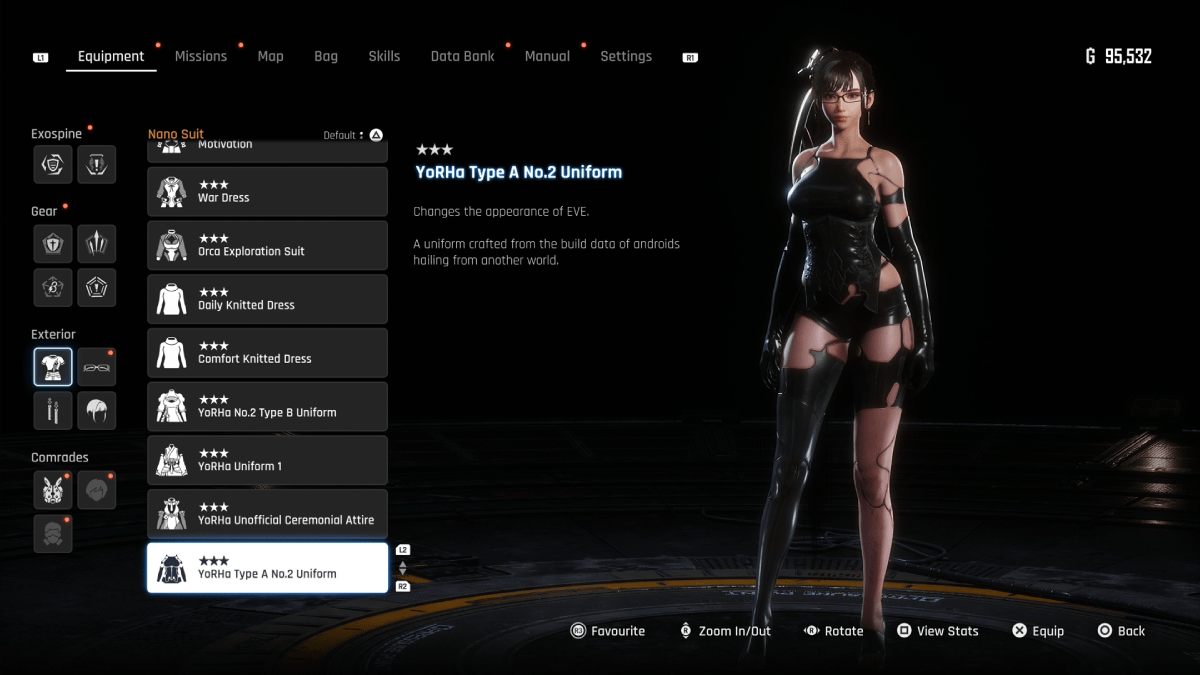Select the Skills tab
1200x675 pixels.
click(384, 57)
